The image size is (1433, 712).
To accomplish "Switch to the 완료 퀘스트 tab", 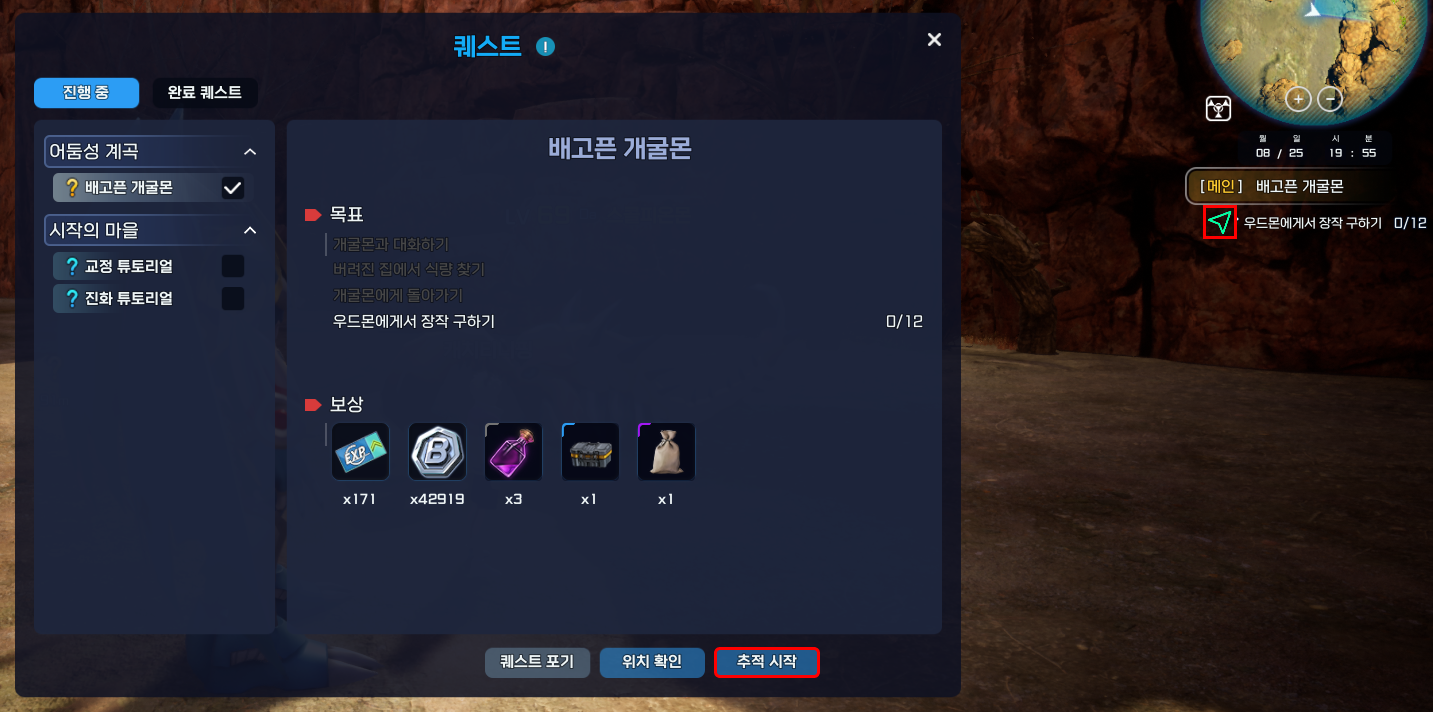I will point(205,93).
